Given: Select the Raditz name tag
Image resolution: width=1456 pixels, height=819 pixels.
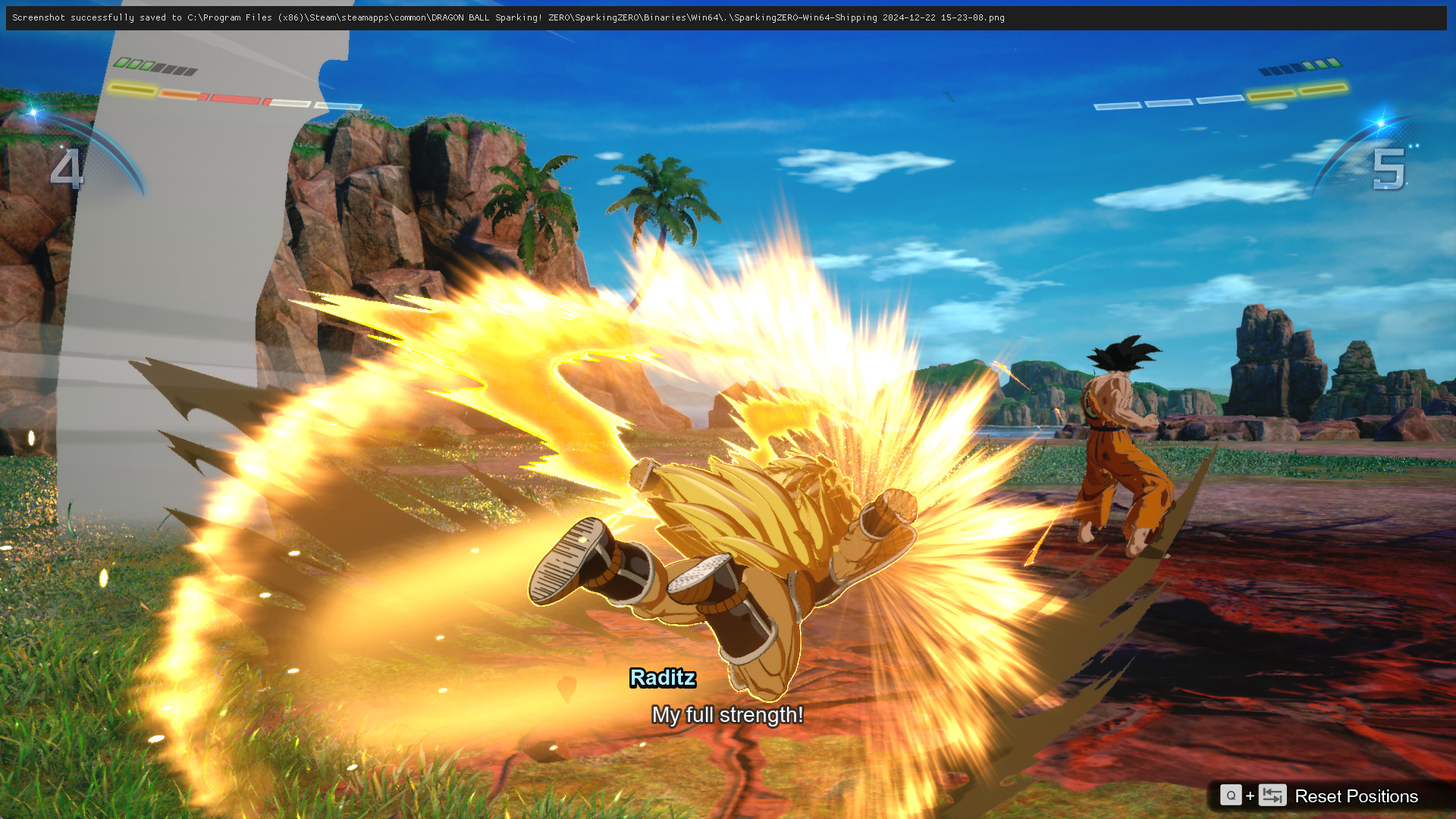Looking at the screenshot, I should [x=664, y=679].
